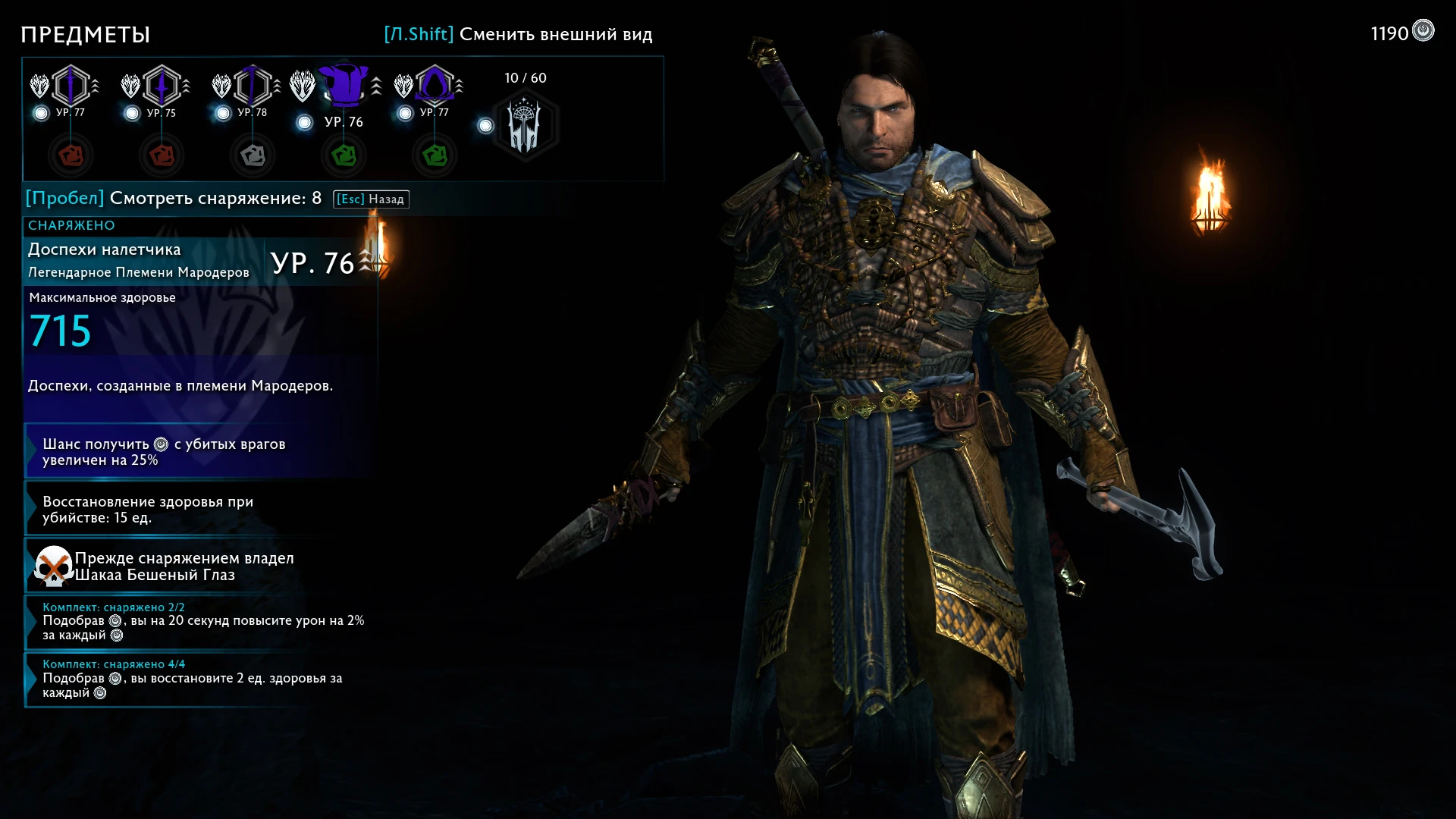Click the radio circle beside the followers slot

coord(485,126)
